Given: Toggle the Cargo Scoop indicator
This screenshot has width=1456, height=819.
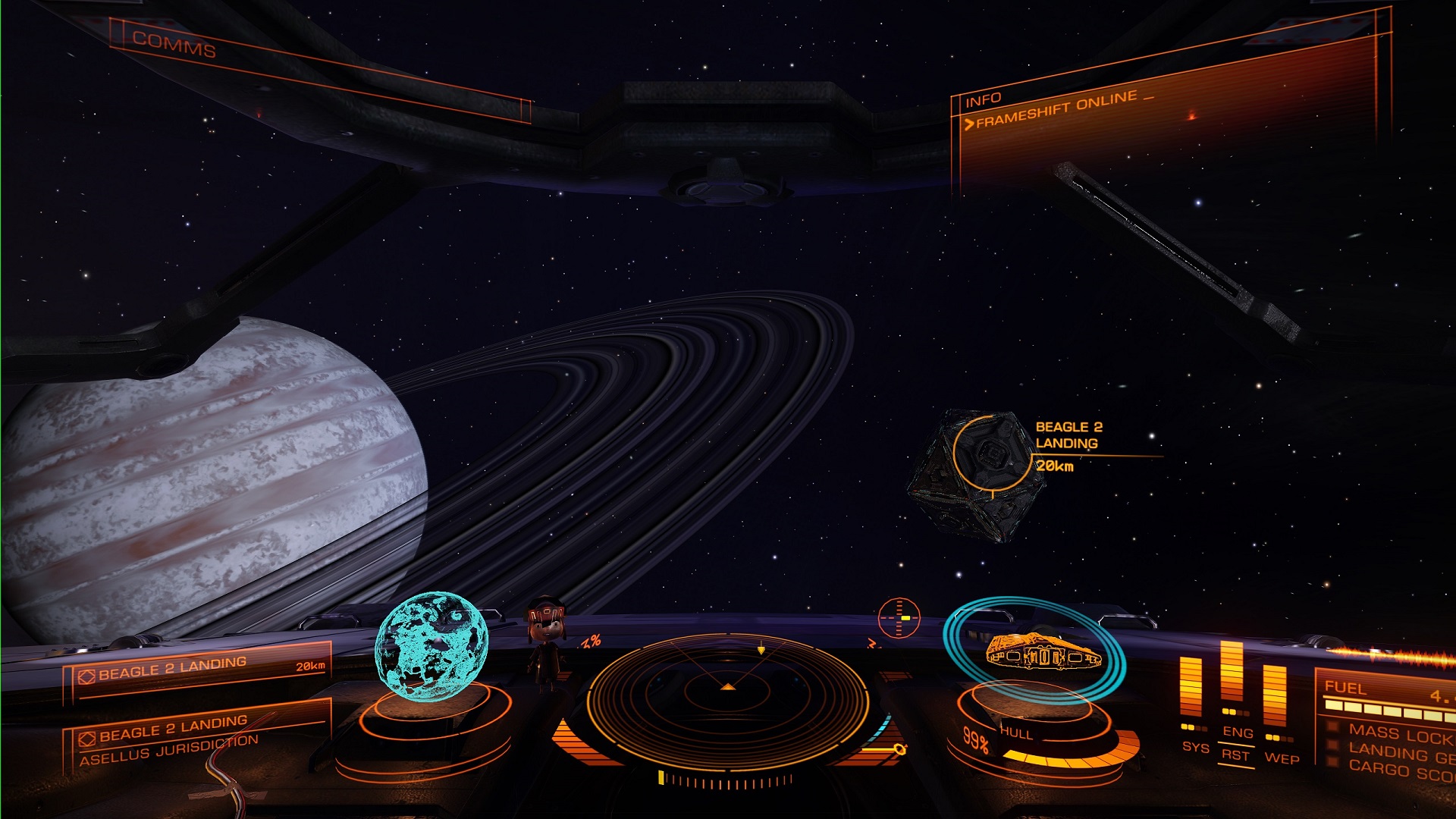Looking at the screenshot, I should 1399,770.
